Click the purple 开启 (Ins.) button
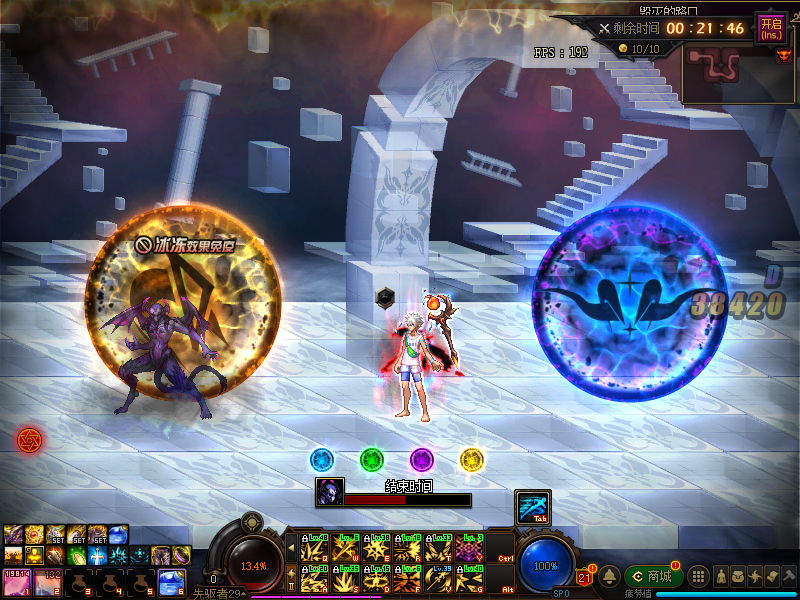 (770, 27)
